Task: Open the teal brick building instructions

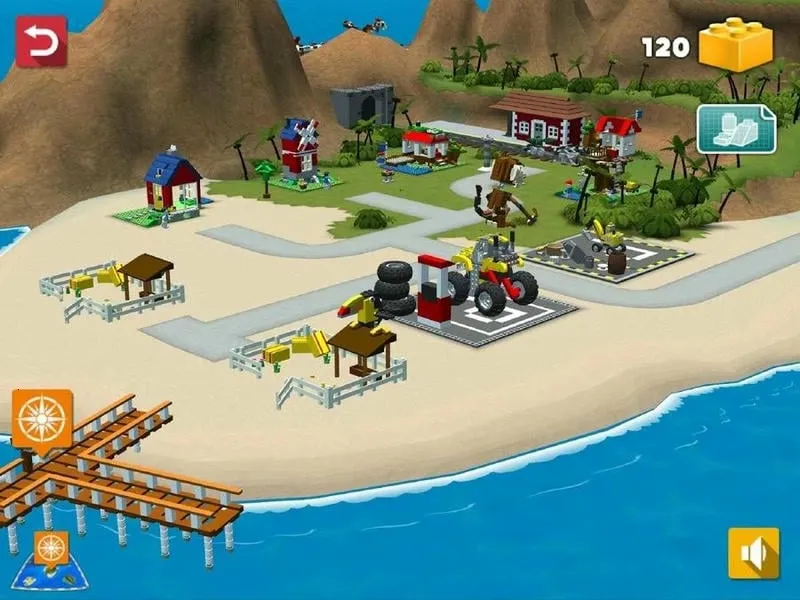Action: tap(736, 129)
